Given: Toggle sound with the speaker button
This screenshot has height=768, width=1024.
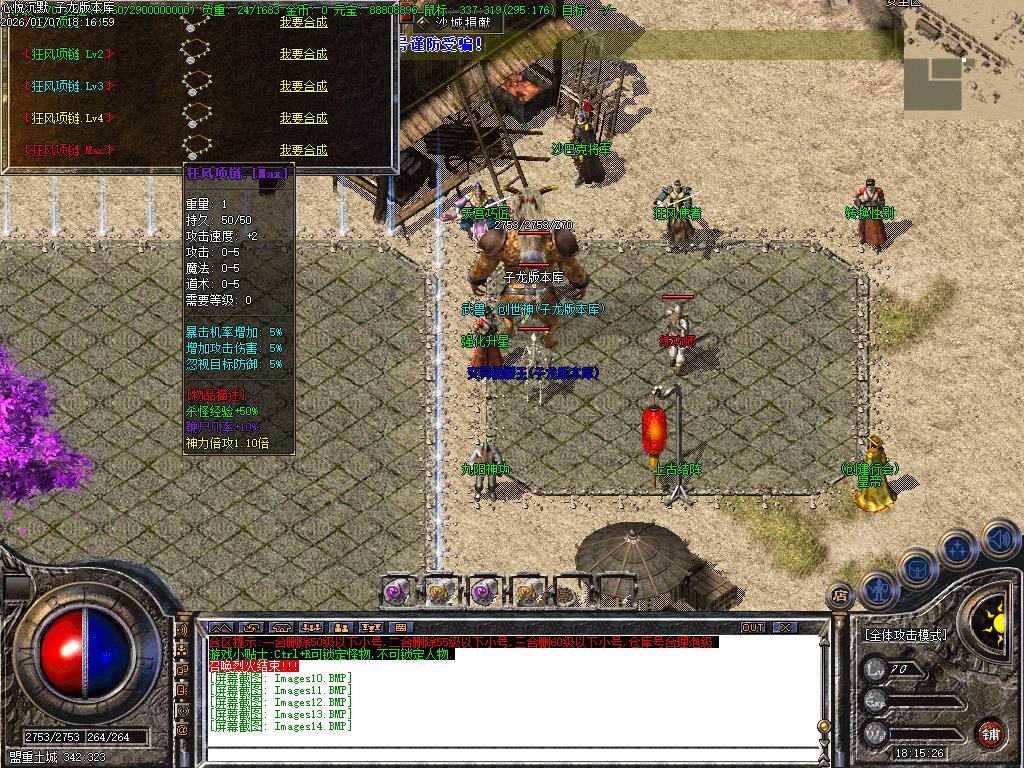Looking at the screenshot, I should pos(999,539).
